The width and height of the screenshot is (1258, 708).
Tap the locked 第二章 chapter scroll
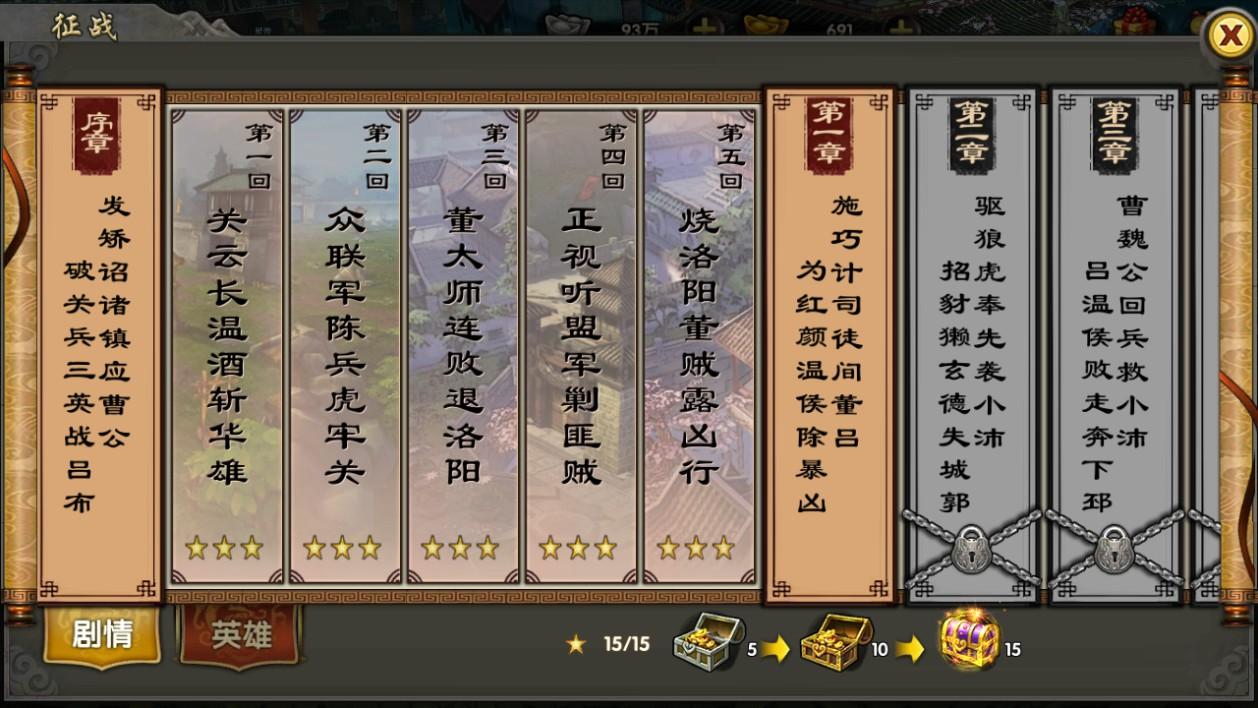point(972,340)
